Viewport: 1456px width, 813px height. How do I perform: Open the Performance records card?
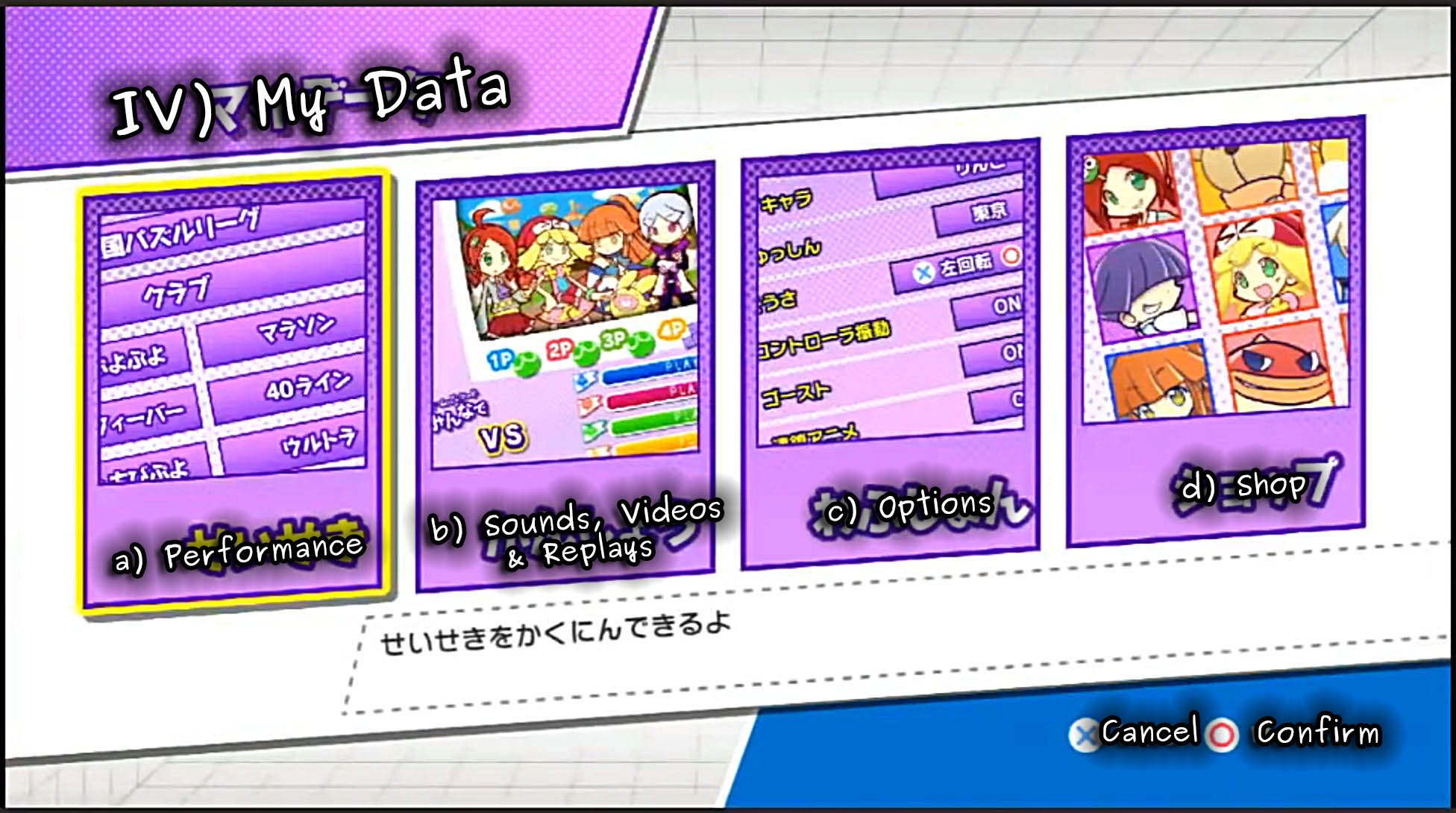(x=234, y=392)
